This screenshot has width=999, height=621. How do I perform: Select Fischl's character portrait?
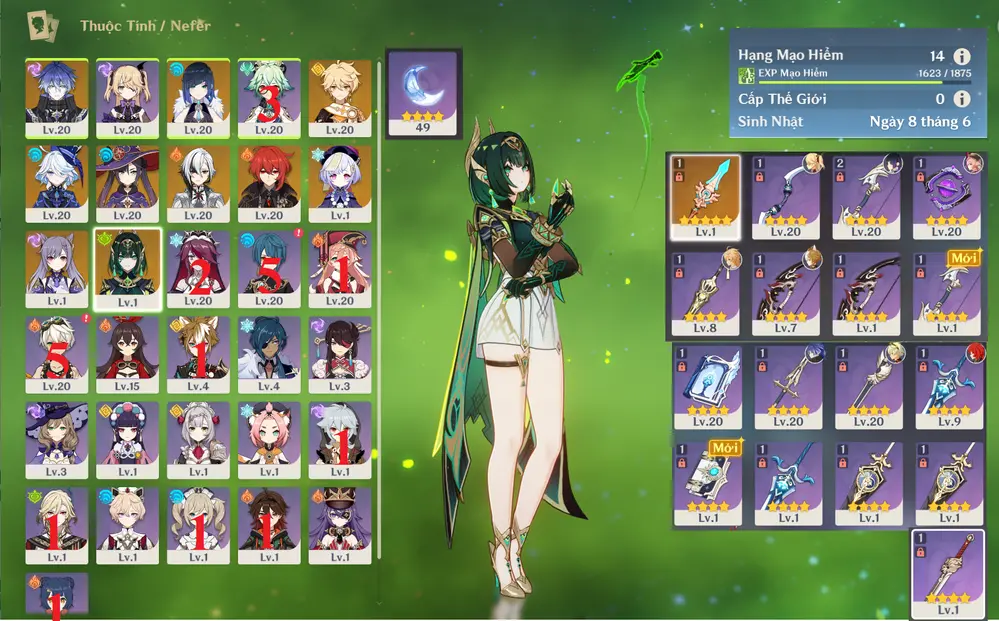point(126,97)
